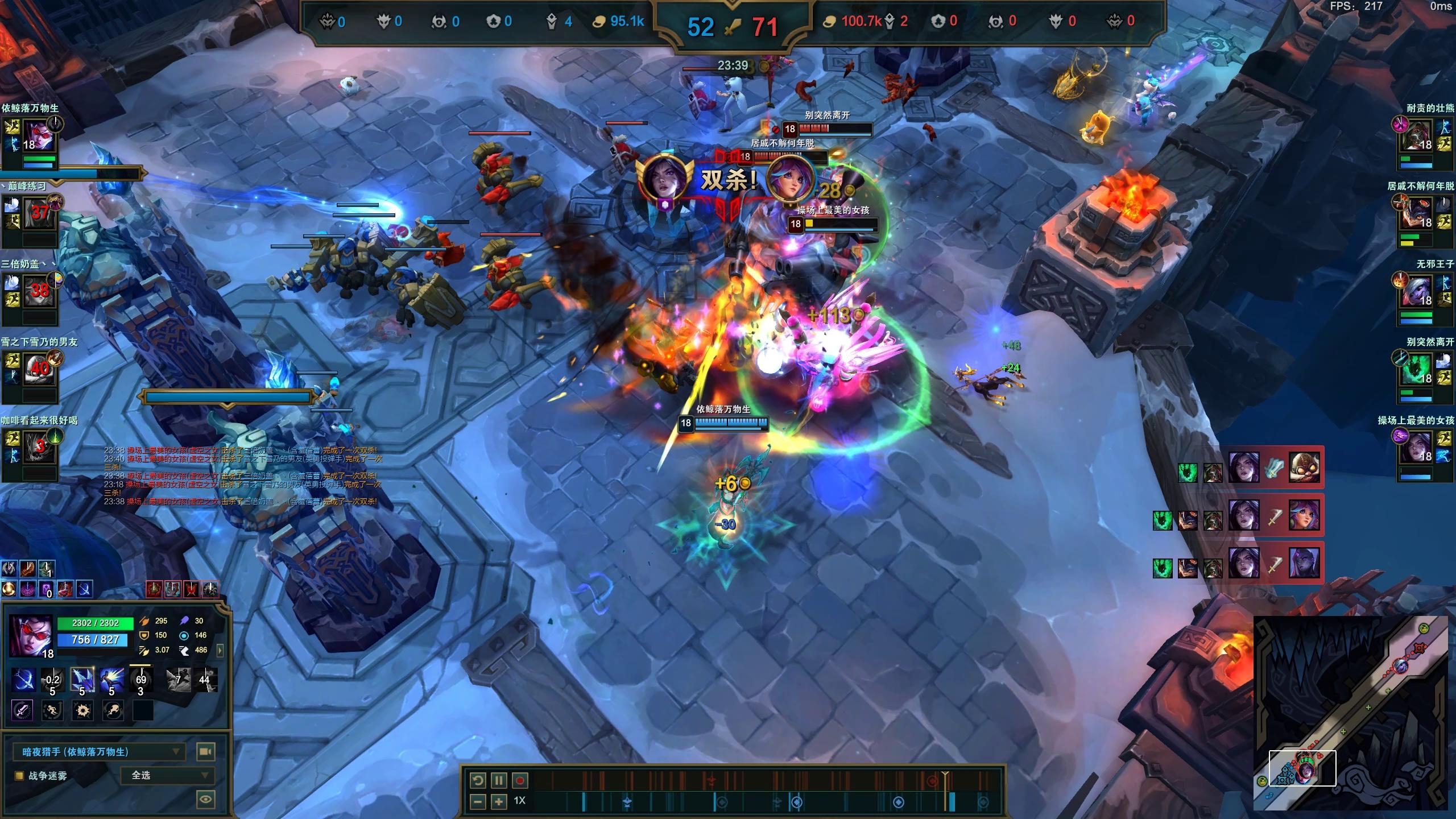Open the 暗夜猎手 camera target dropdown
The width and height of the screenshot is (1456, 819).
[x=99, y=752]
